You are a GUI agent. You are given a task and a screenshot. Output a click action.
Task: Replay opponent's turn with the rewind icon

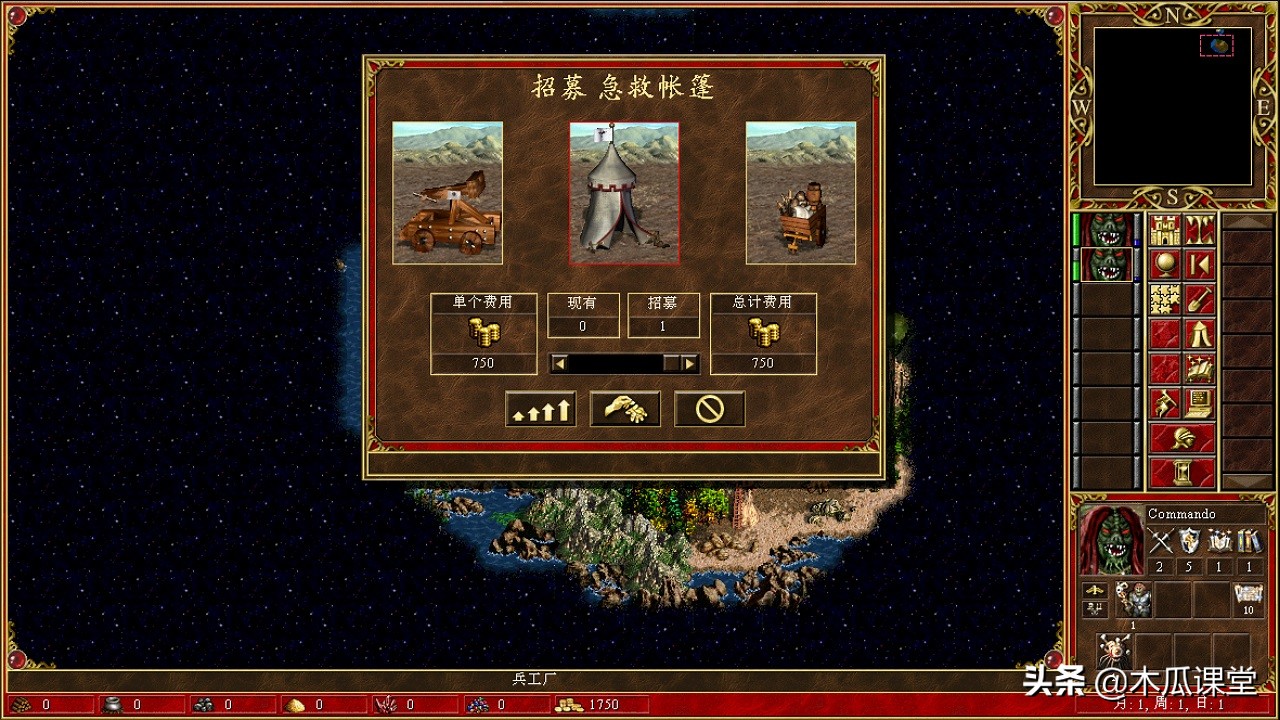(1199, 262)
